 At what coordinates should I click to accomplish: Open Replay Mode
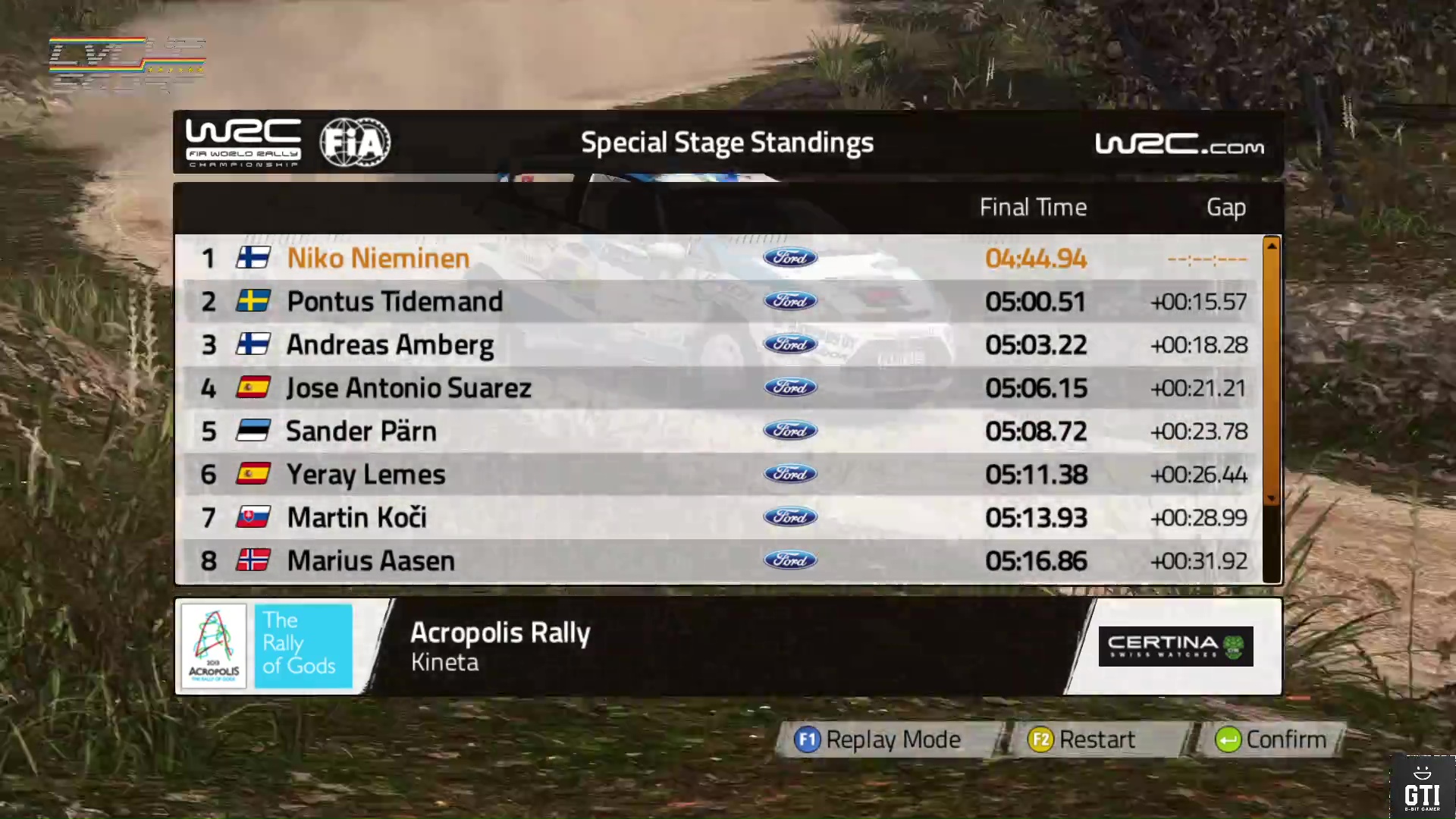click(x=878, y=739)
